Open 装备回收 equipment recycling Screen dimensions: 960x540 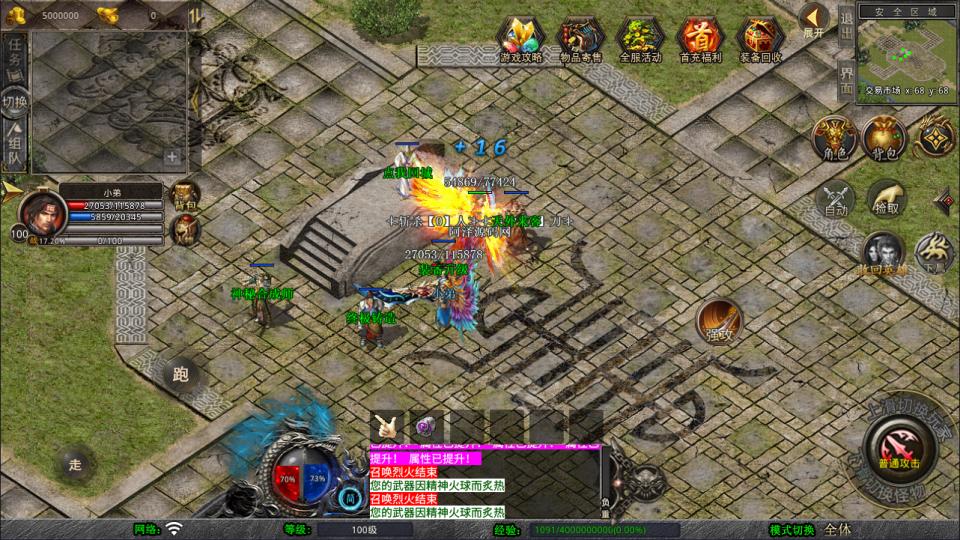click(x=760, y=40)
